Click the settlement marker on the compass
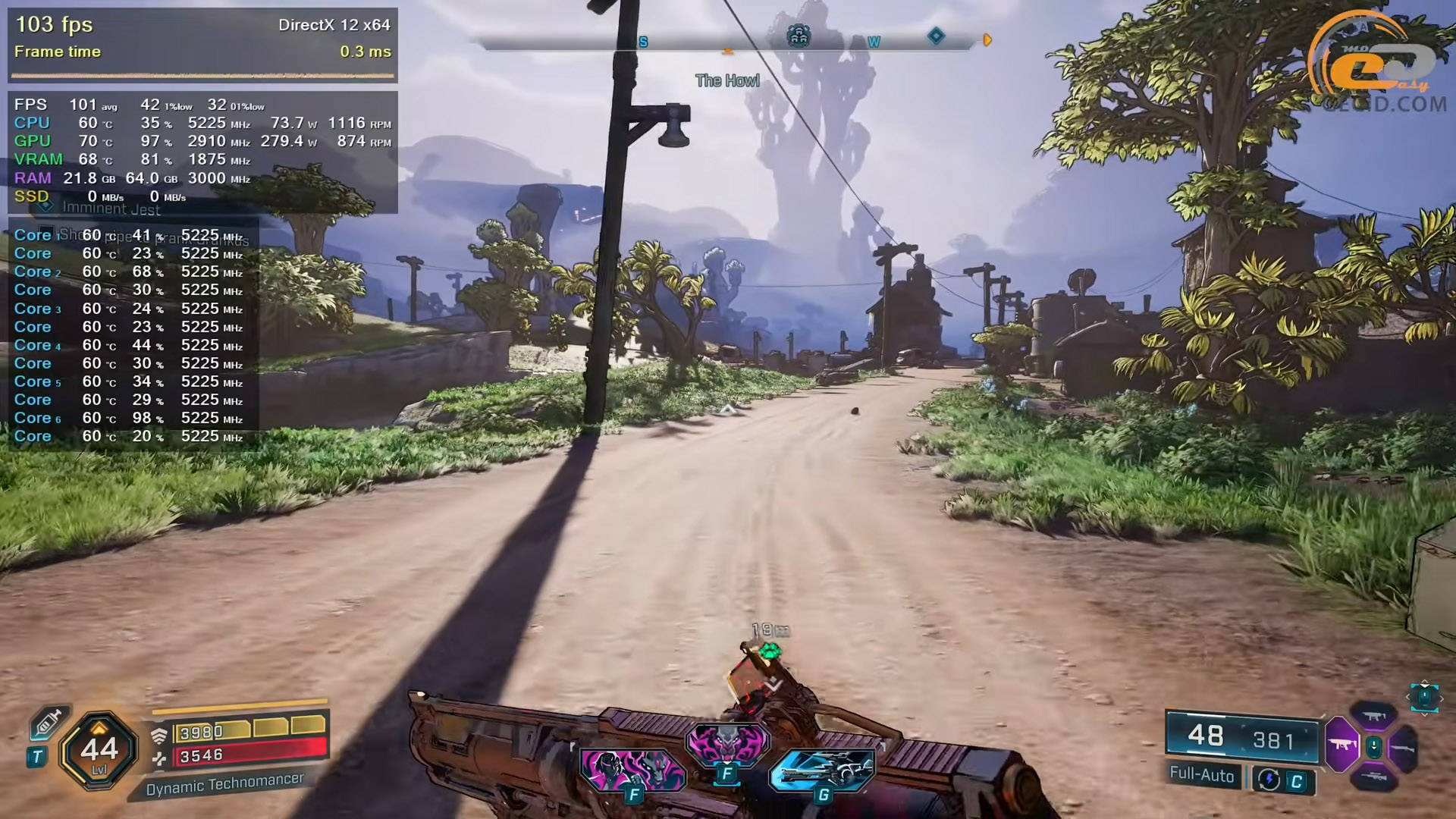Viewport: 1456px width, 819px height. (x=798, y=36)
